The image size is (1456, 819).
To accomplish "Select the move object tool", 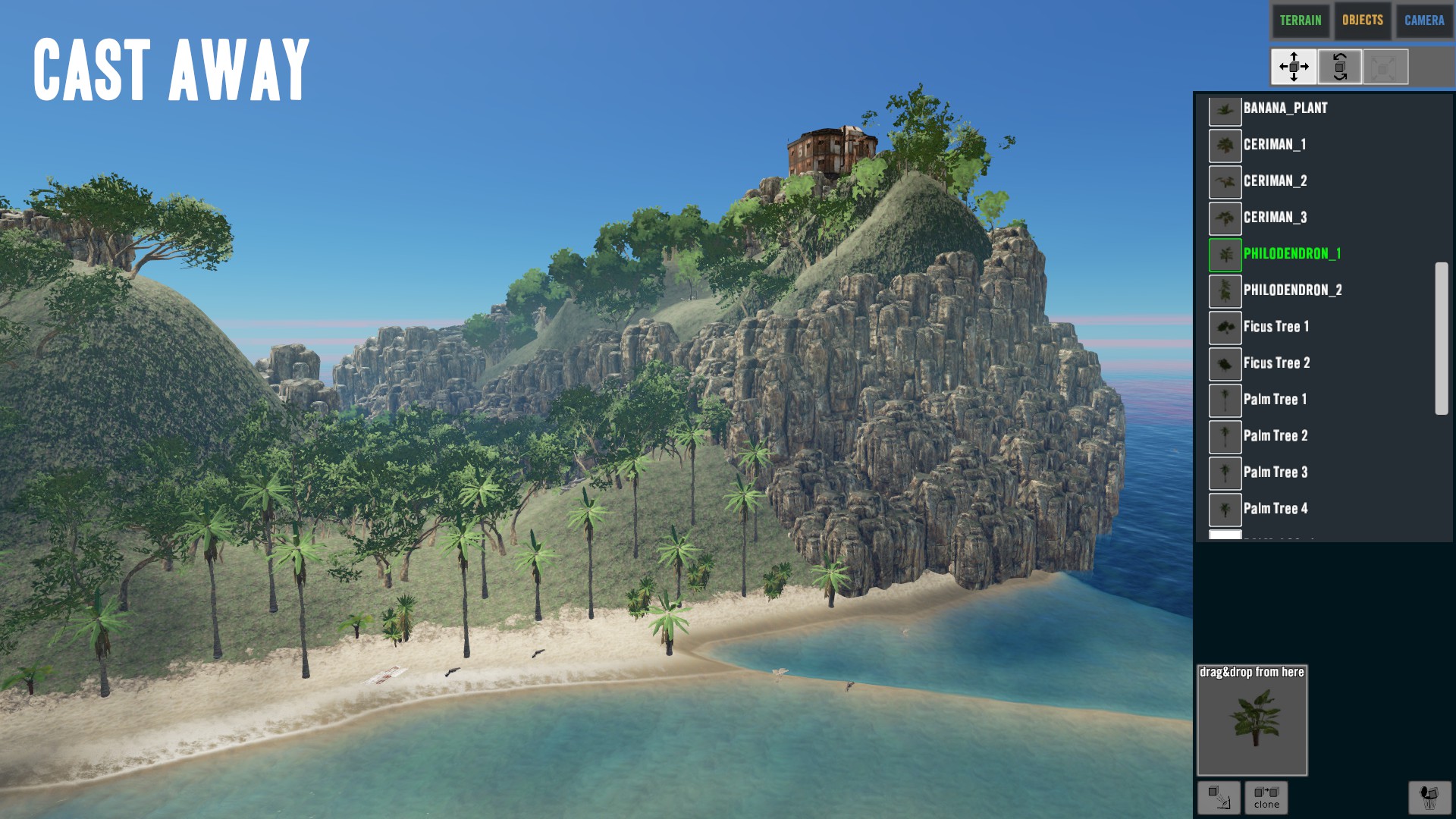I will pyautogui.click(x=1294, y=67).
